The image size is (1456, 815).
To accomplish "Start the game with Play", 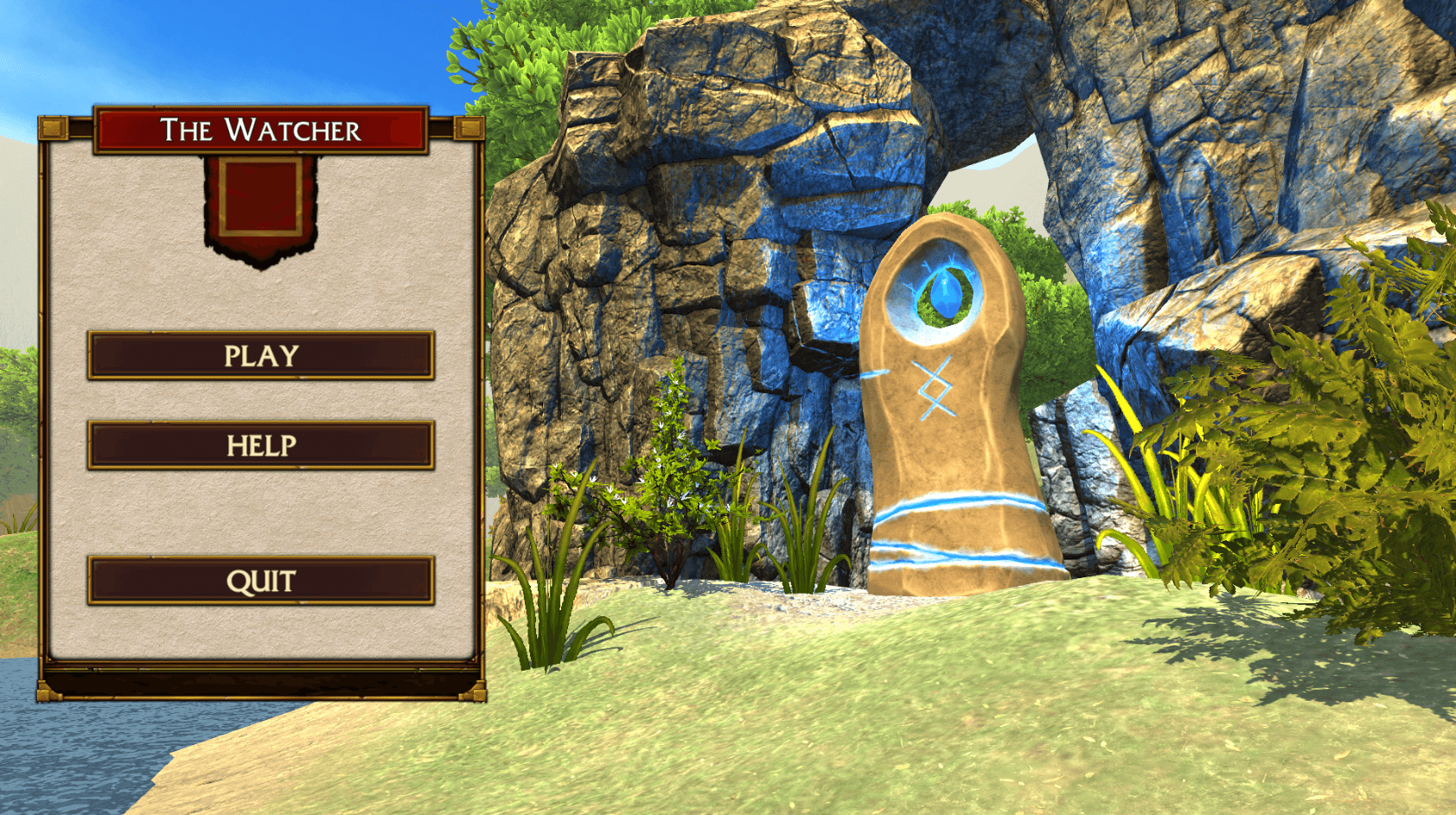I will tap(260, 355).
